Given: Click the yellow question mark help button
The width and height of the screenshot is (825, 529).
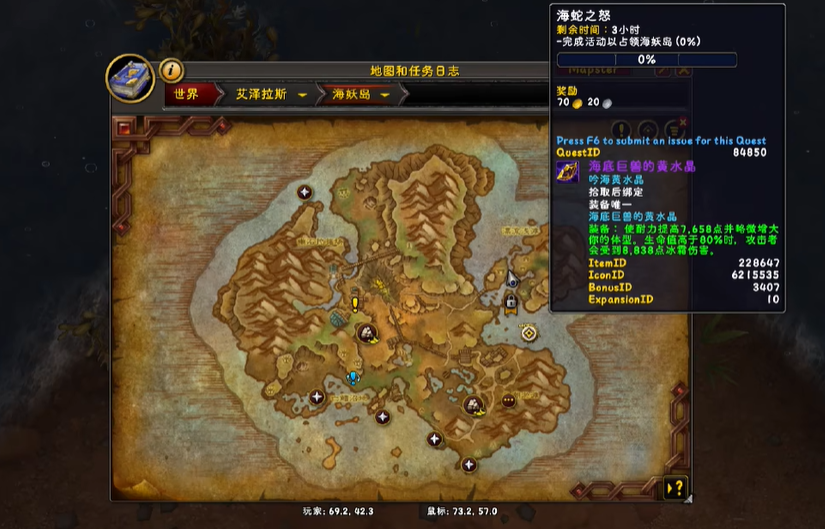Looking at the screenshot, I should [x=675, y=489].
